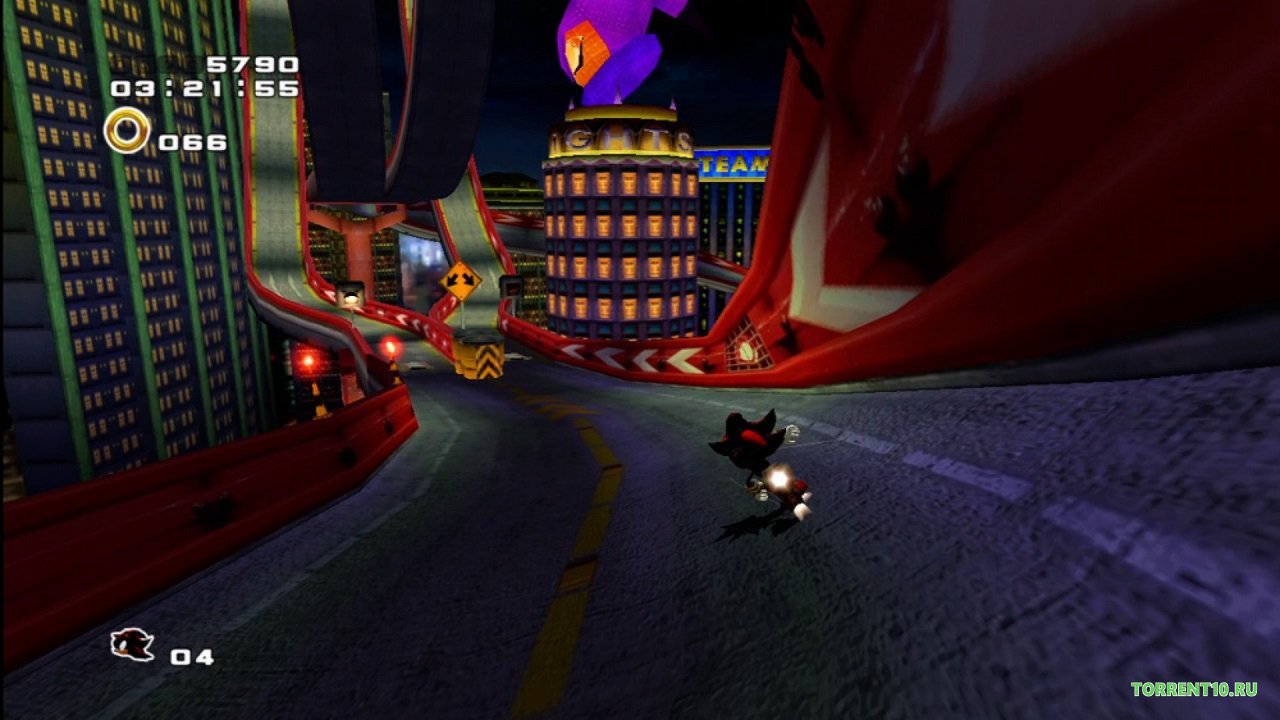The image size is (1280, 720).
Task: Click the gold ring counter icon
Action: point(127,131)
